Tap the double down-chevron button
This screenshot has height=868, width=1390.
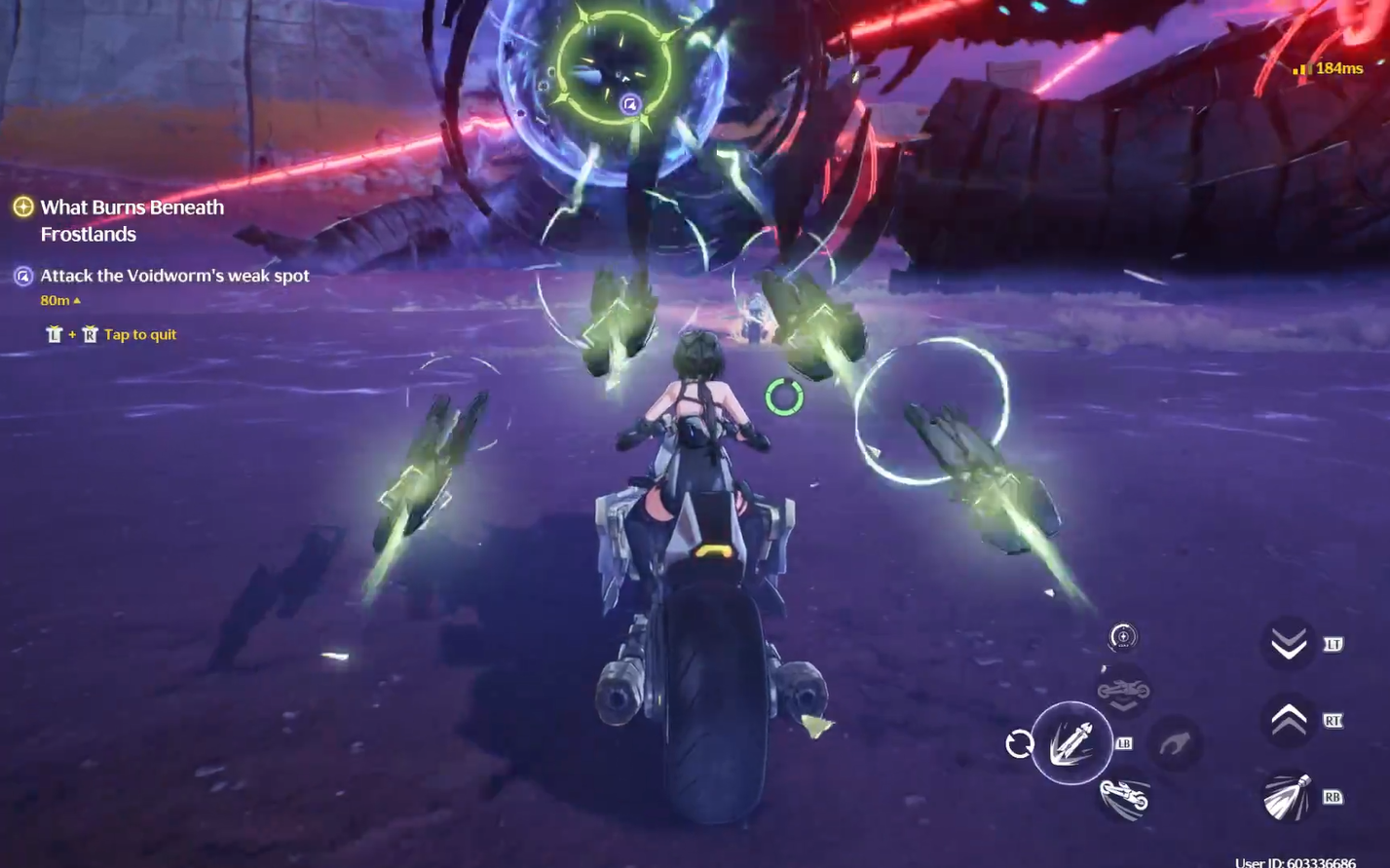(1289, 644)
